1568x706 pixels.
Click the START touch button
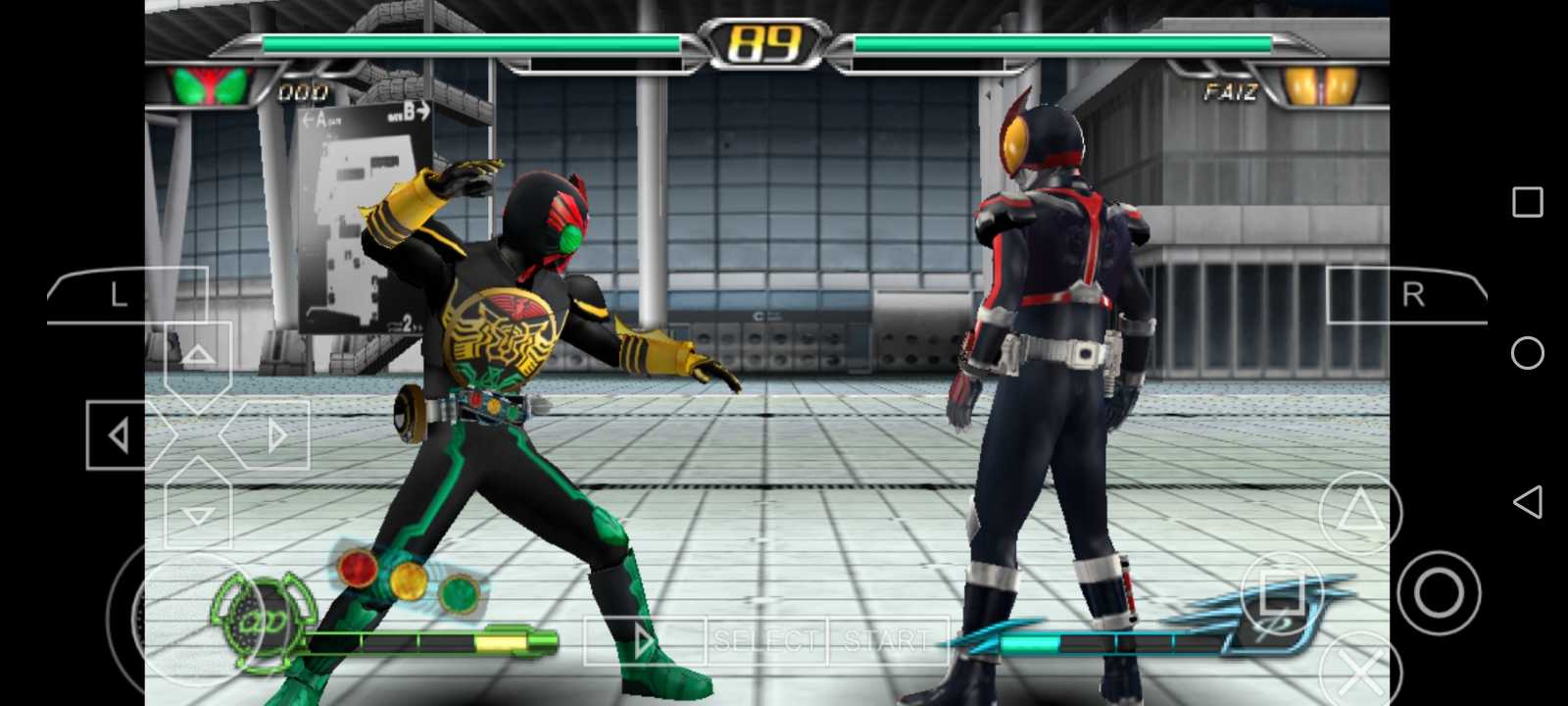pyautogui.click(x=888, y=641)
